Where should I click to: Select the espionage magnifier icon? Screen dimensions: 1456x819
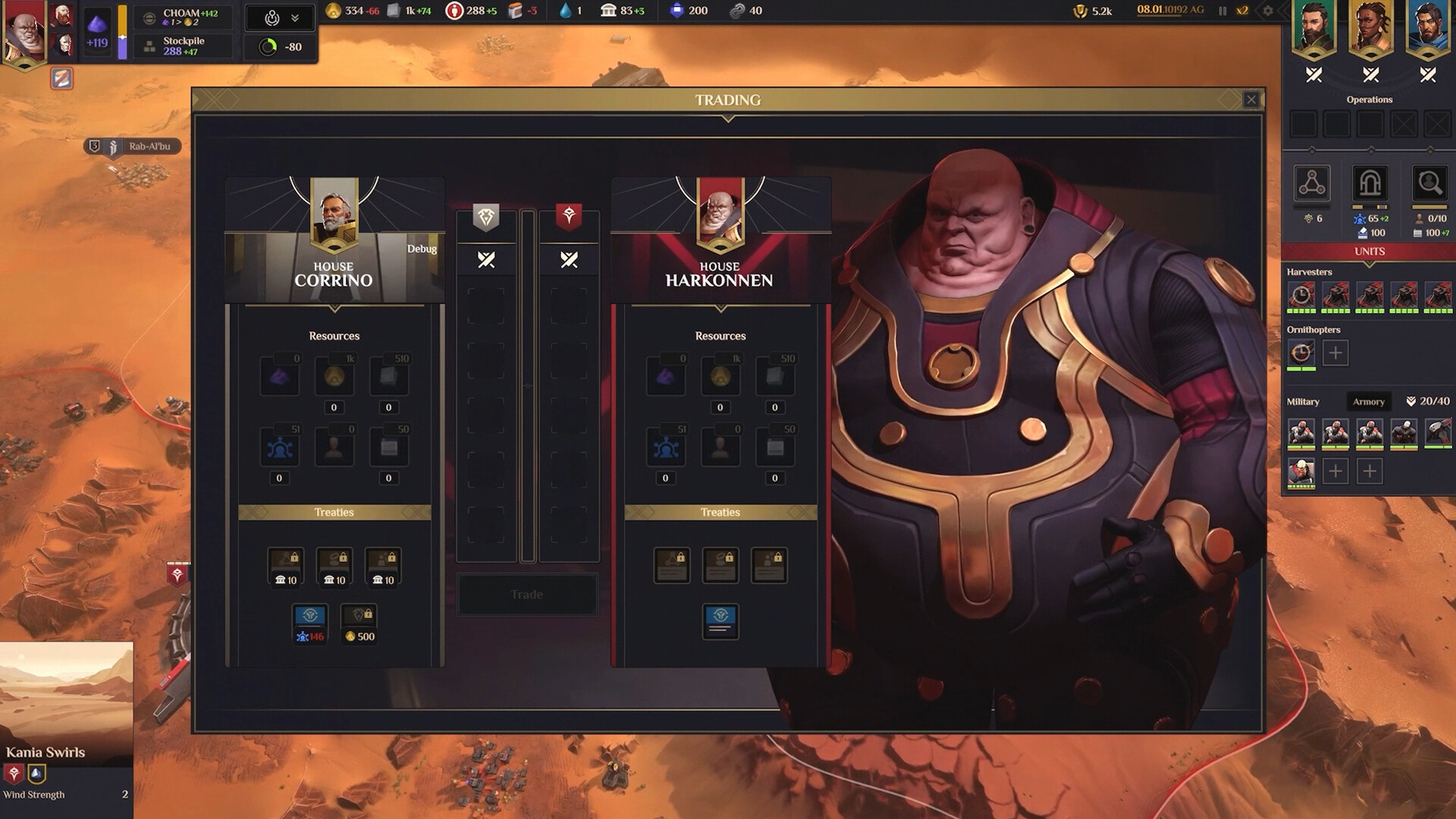tap(1429, 184)
